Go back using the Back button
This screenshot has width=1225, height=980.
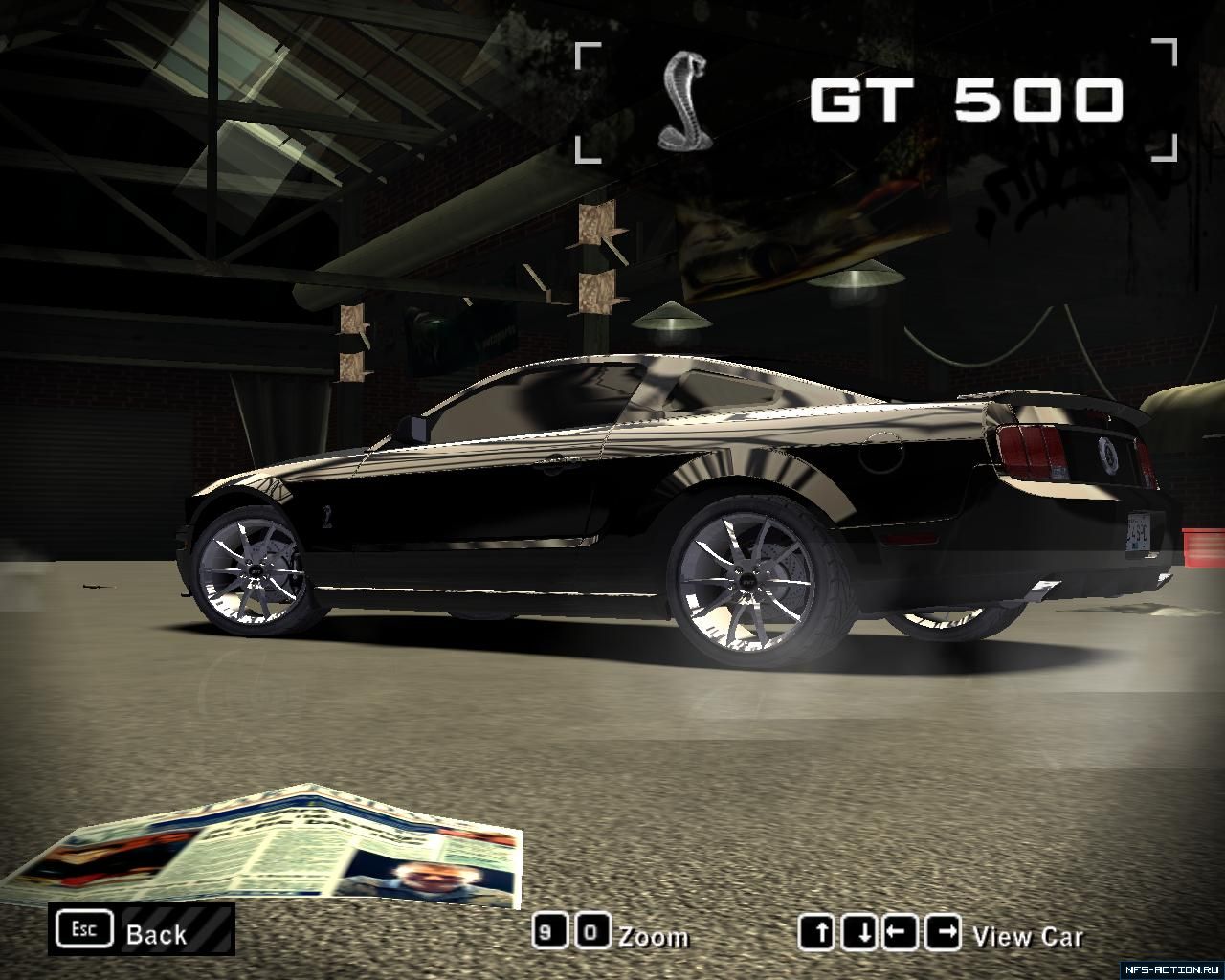point(141,930)
